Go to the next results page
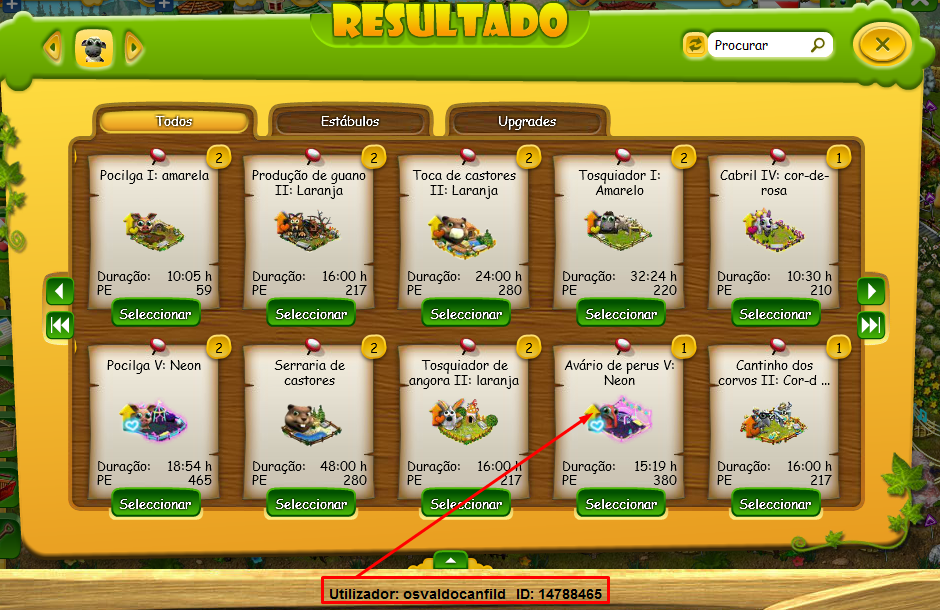The height and width of the screenshot is (610, 940). (871, 291)
